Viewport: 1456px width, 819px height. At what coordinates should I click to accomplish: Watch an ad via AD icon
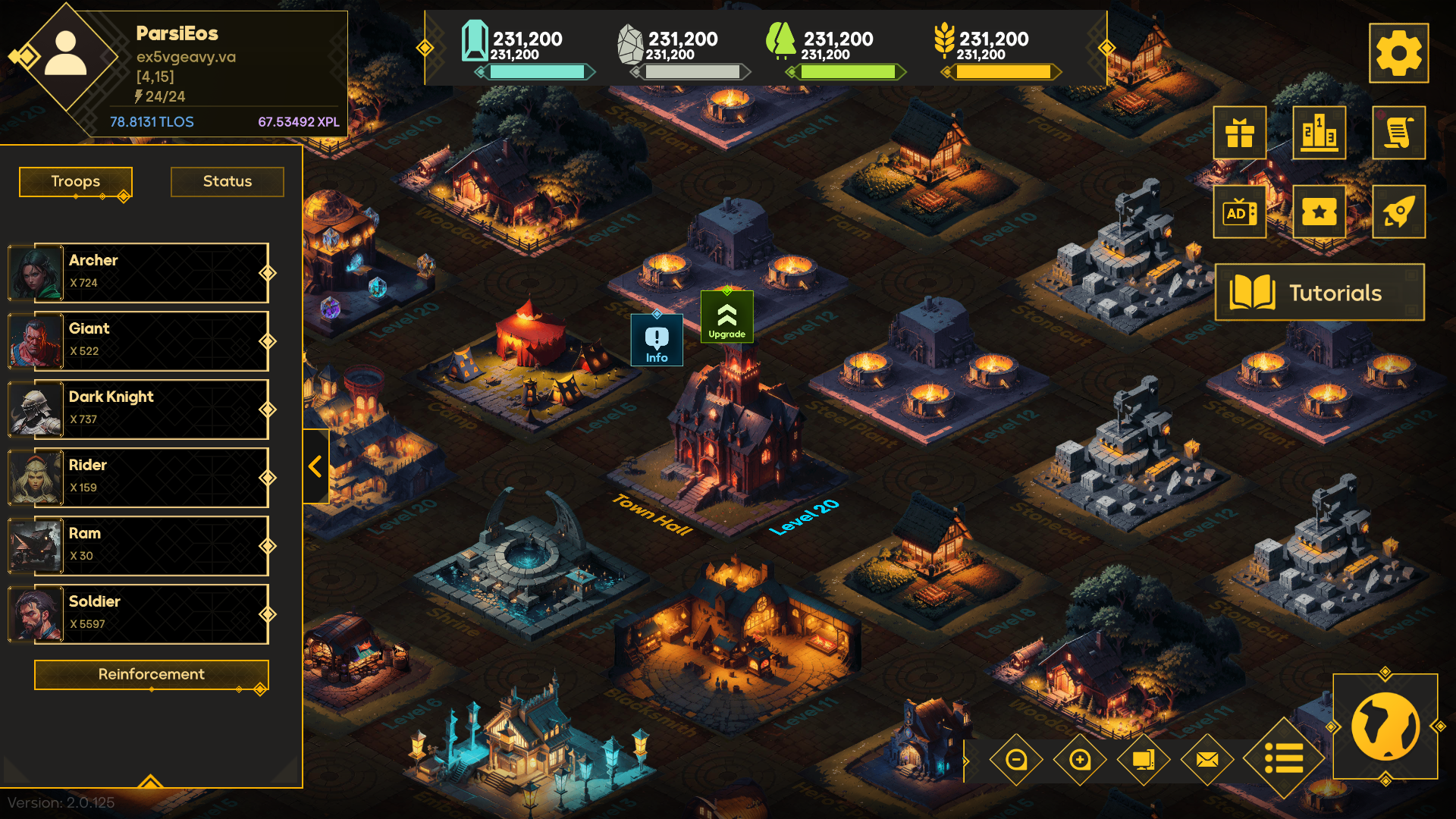tap(1240, 212)
